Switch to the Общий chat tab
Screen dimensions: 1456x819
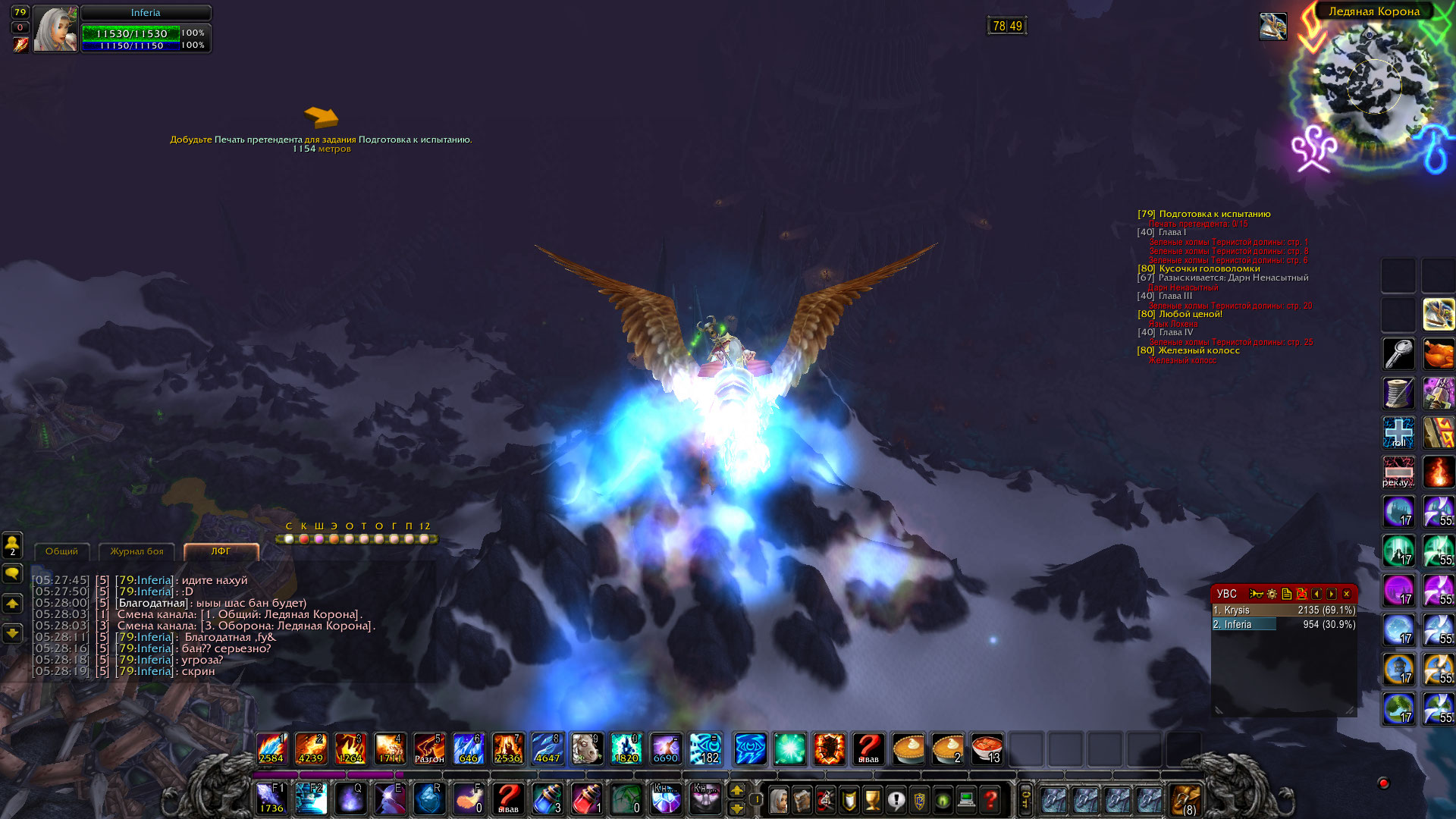coord(61,551)
